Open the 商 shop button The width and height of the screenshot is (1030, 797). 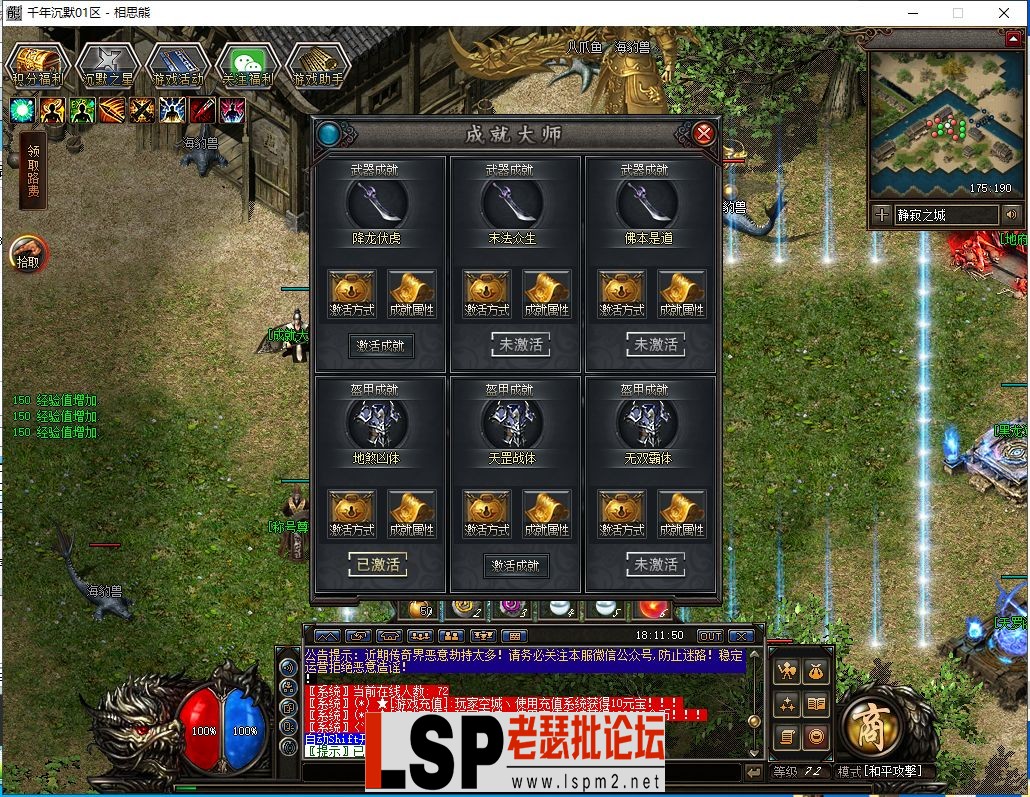(x=872, y=725)
